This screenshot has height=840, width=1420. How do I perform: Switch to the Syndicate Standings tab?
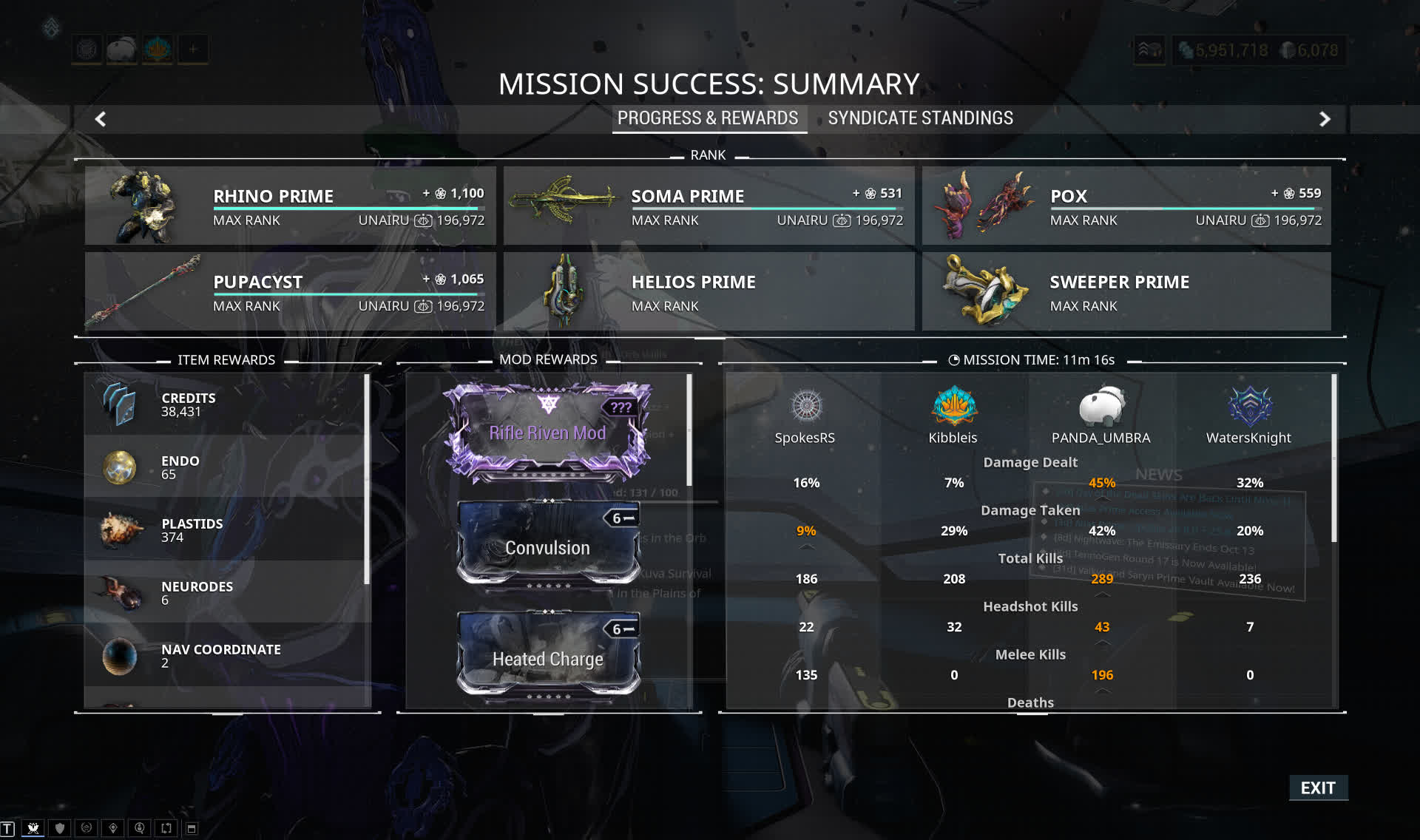click(x=920, y=118)
